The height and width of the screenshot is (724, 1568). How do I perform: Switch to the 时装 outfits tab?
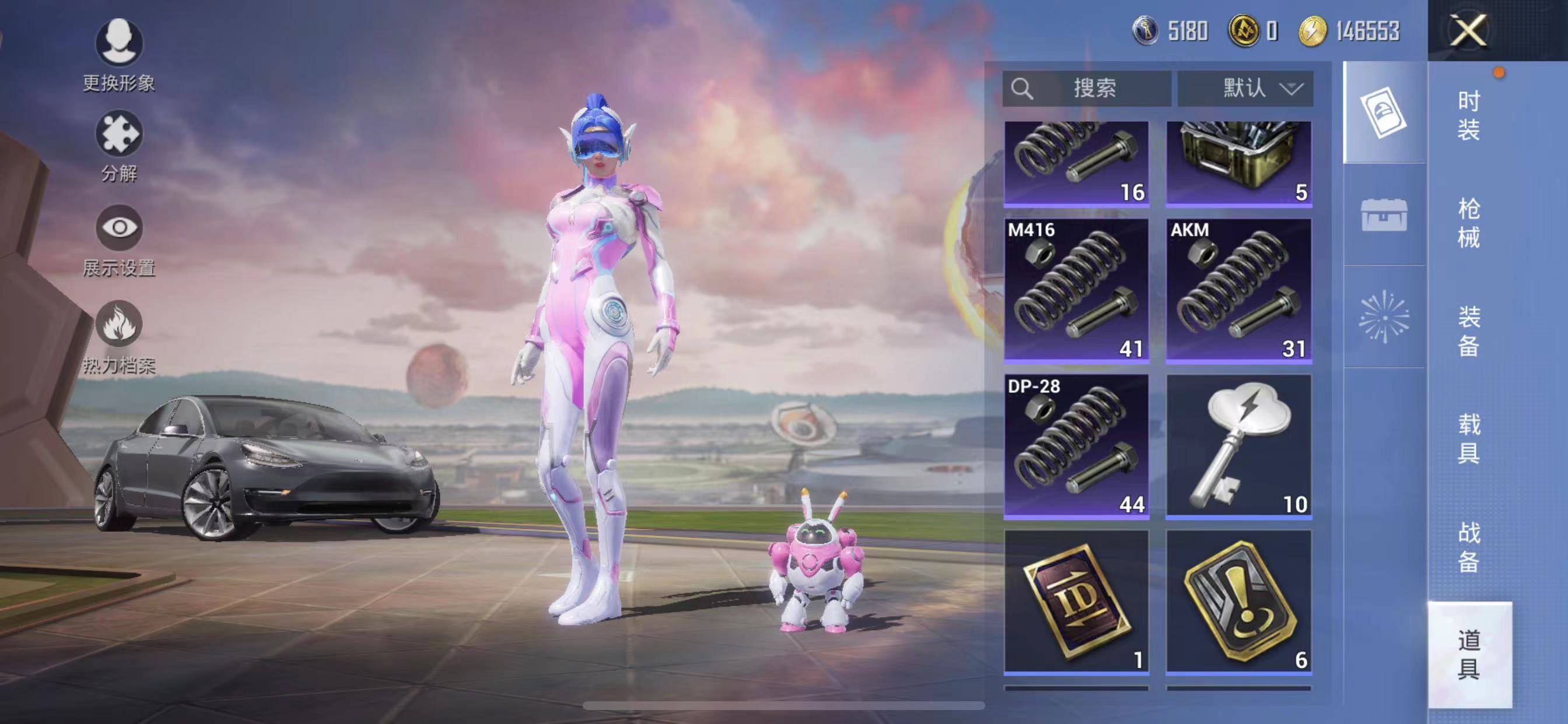(x=1468, y=115)
